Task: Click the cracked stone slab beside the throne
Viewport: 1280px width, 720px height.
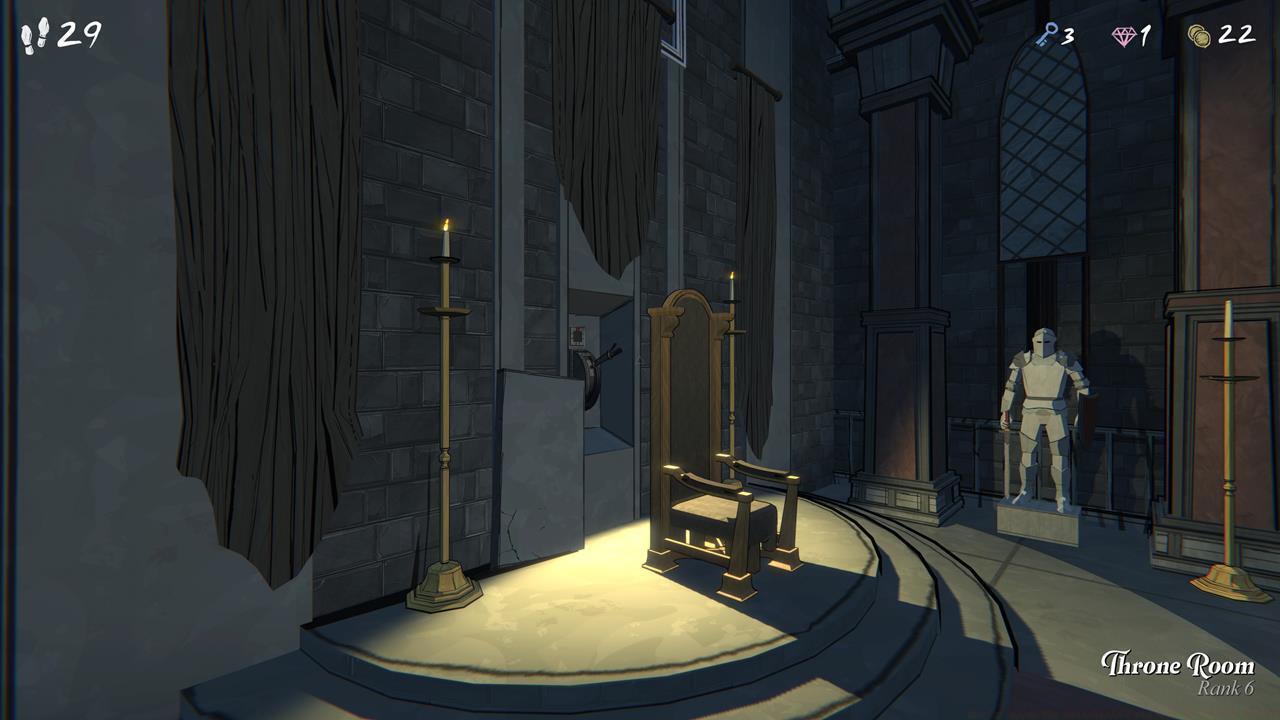Action: coord(530,480)
